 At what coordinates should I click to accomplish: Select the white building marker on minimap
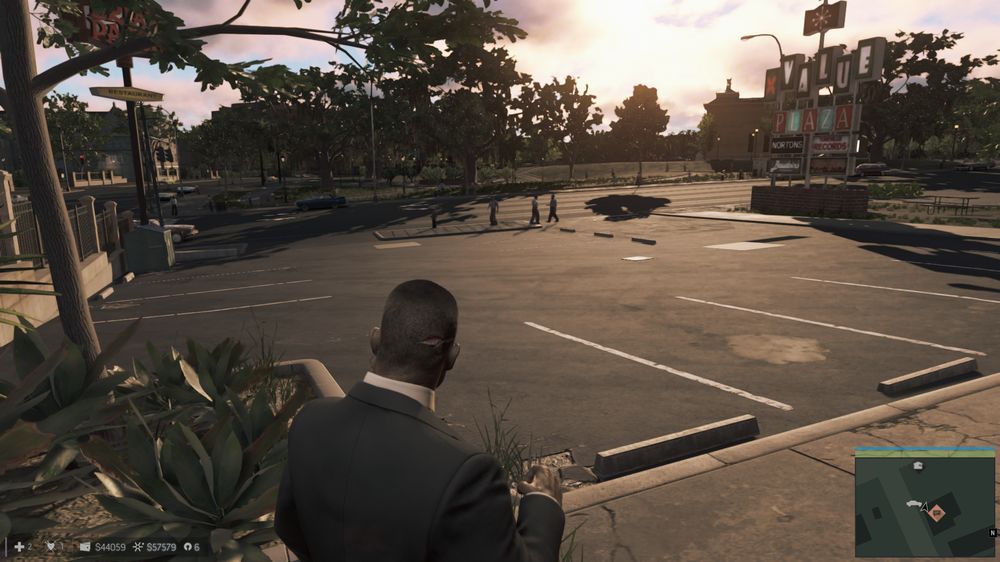point(918,466)
